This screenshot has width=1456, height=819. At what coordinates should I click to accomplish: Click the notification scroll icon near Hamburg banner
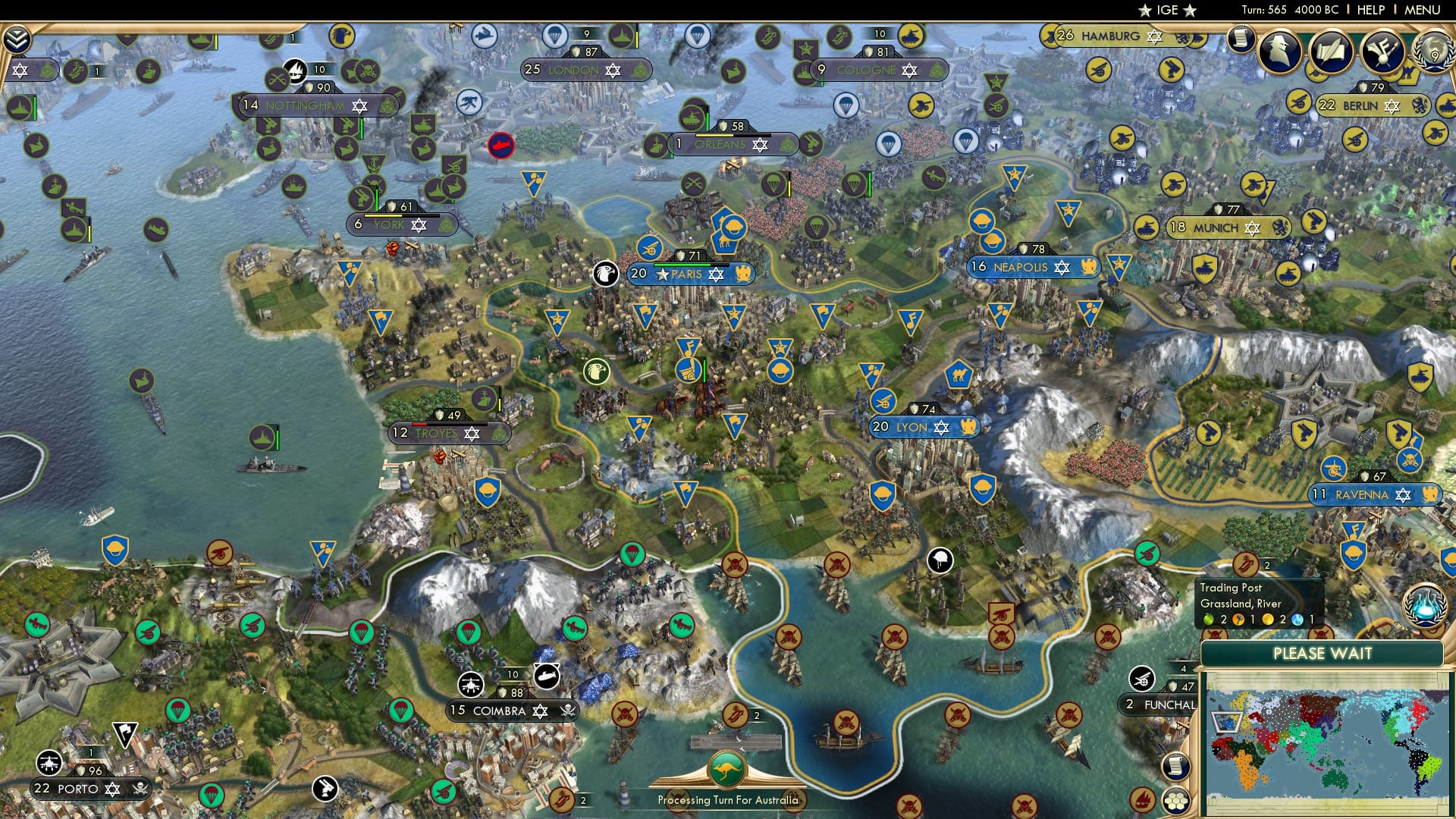pos(1239,38)
